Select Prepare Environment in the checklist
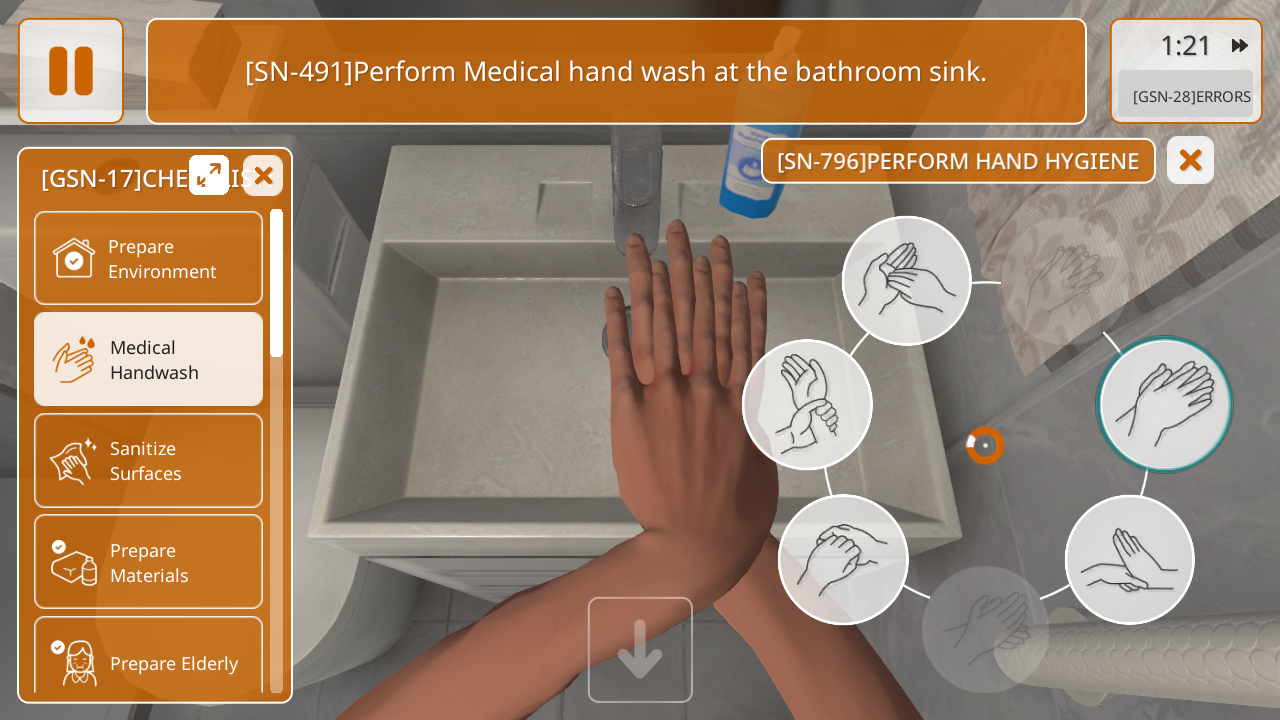 [148, 258]
